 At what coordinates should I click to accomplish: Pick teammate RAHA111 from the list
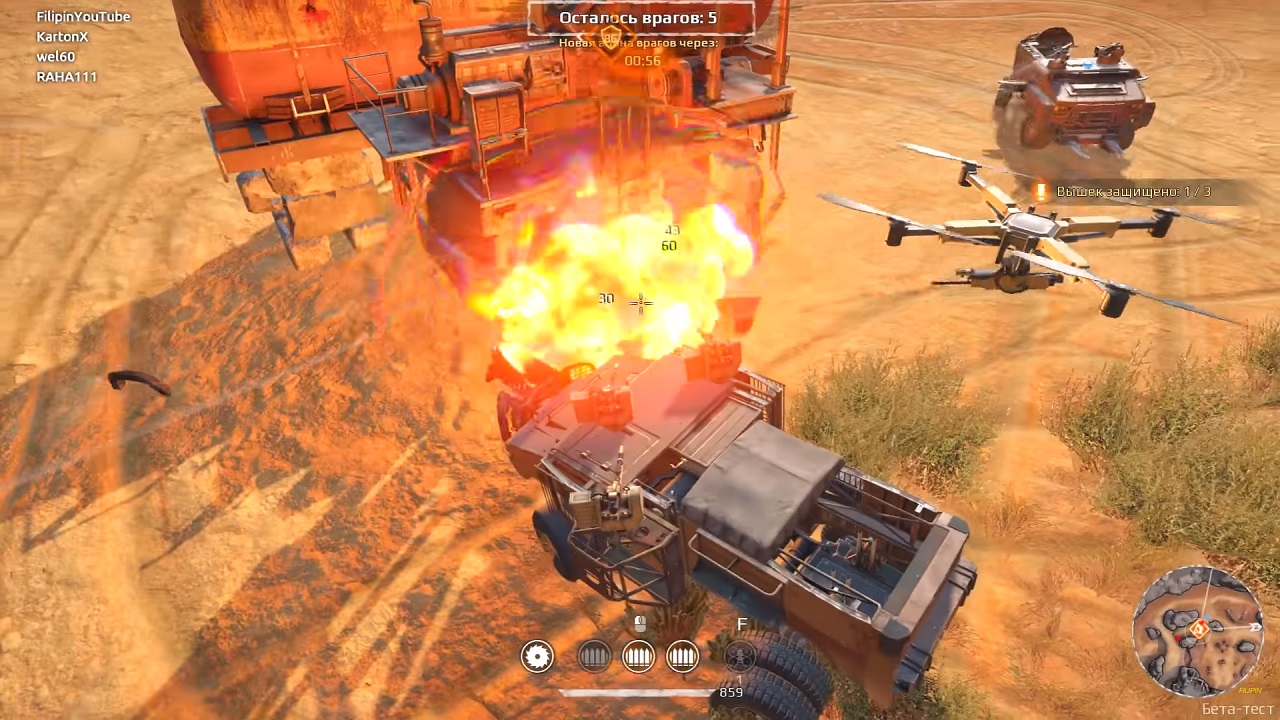66,77
